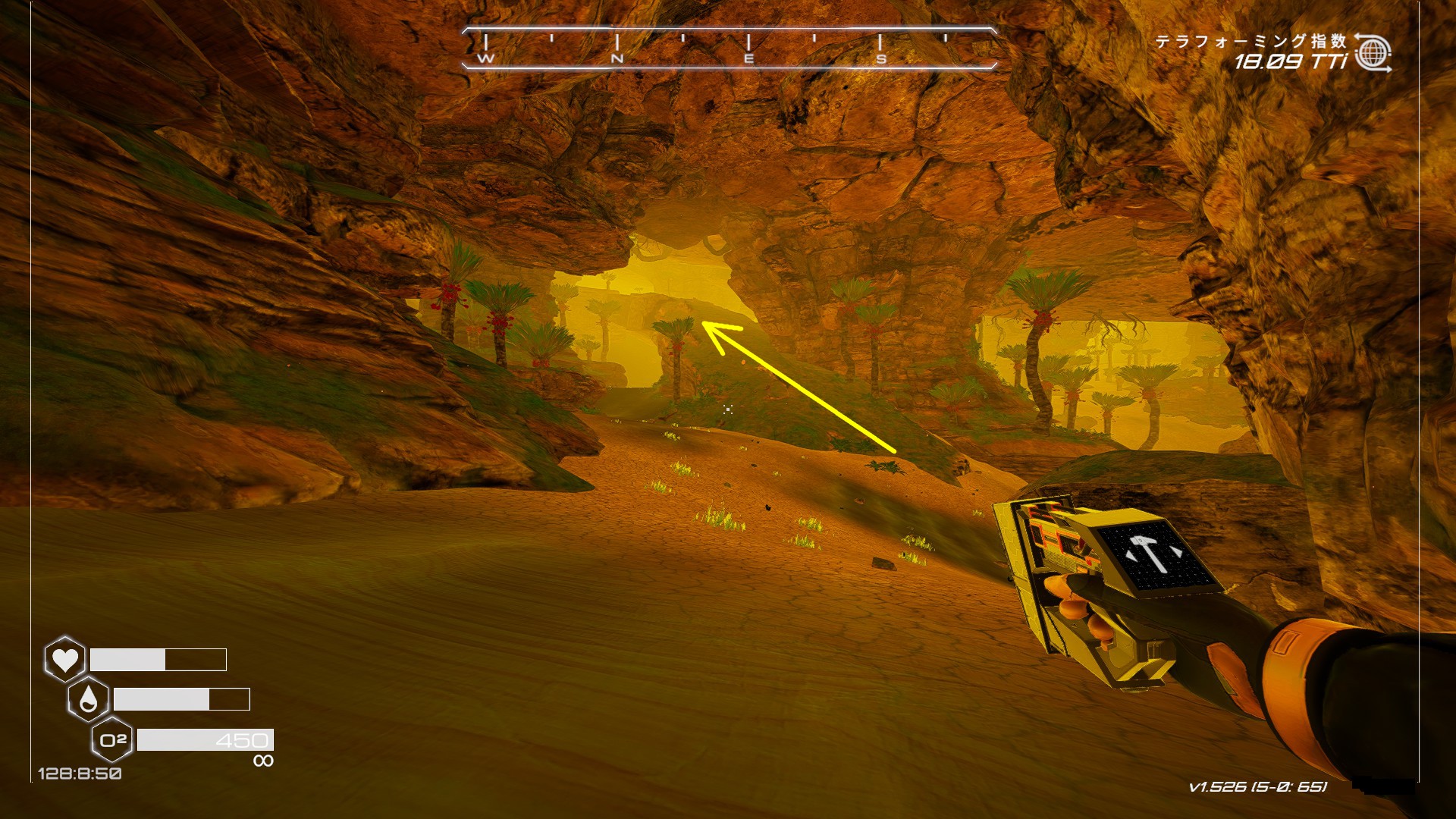1456x819 pixels.
Task: Select the heart health icon
Action: [x=64, y=659]
